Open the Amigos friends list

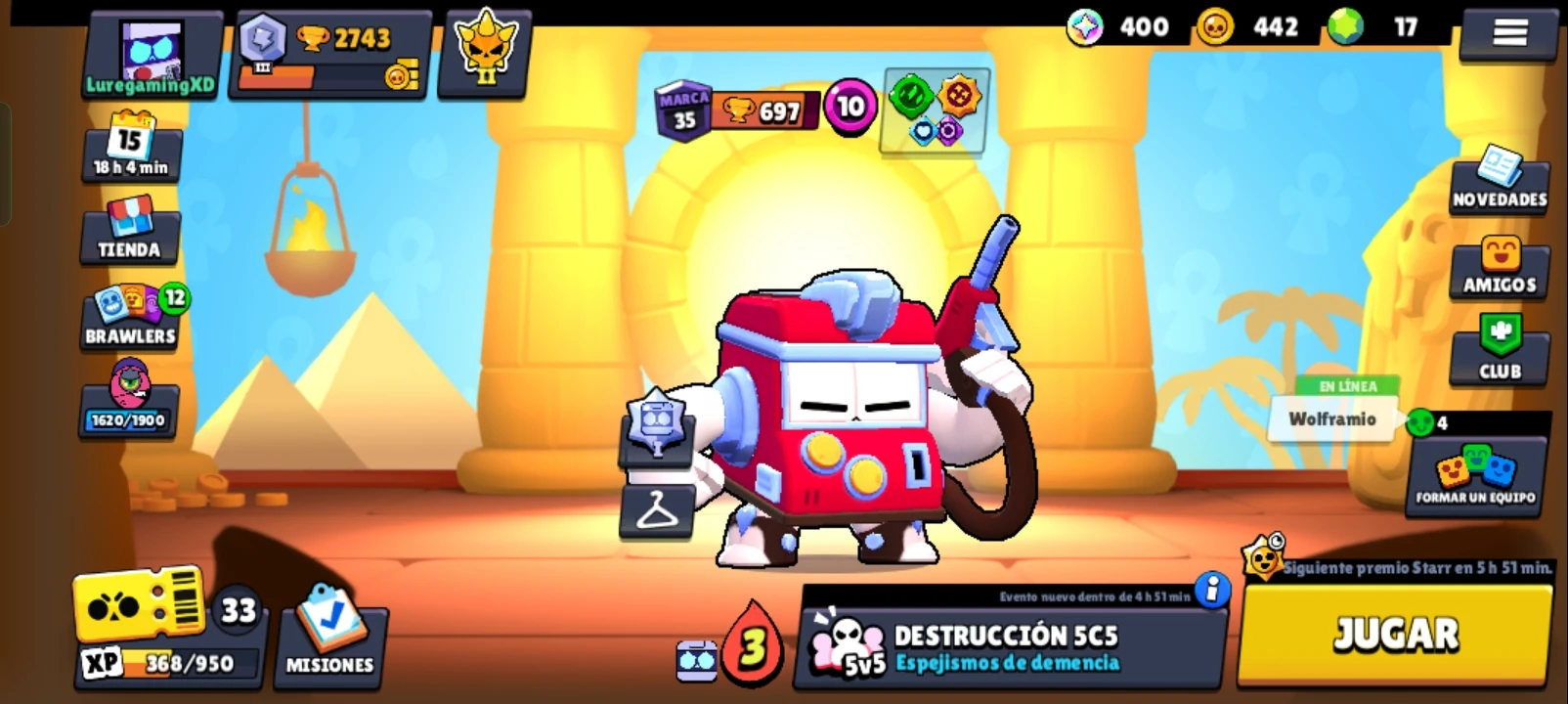pyautogui.click(x=1500, y=272)
